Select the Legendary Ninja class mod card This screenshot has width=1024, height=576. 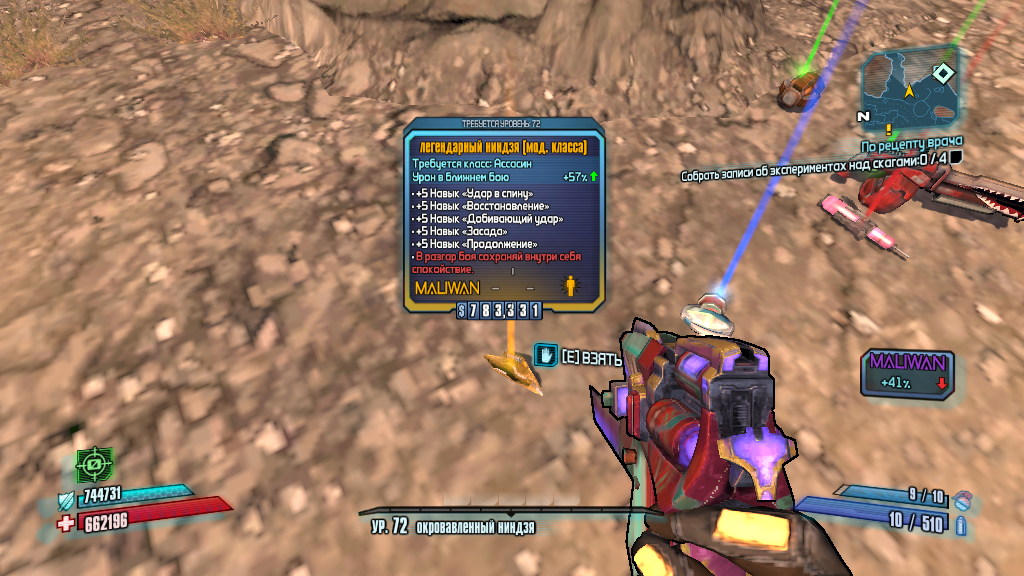pyautogui.click(x=504, y=215)
